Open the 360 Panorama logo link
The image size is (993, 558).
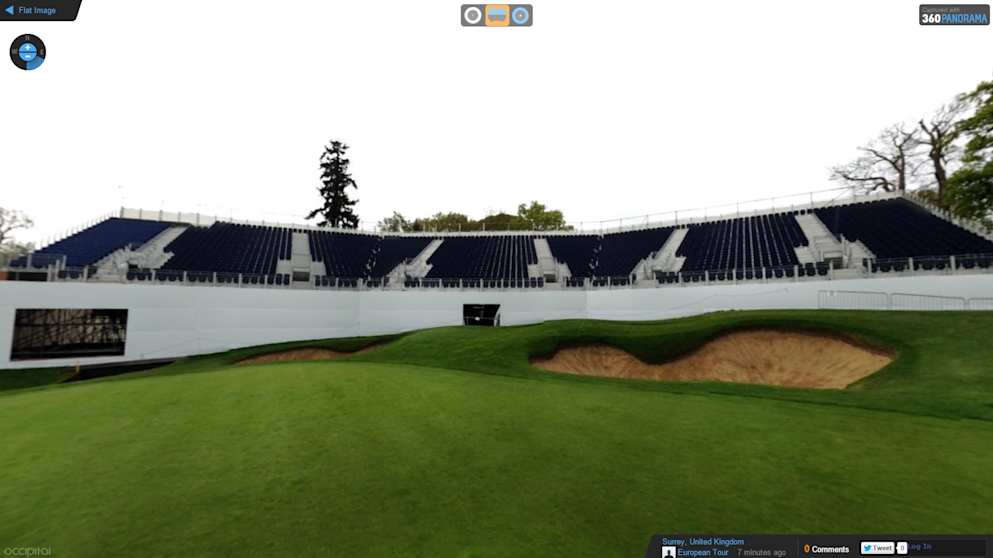[954, 14]
